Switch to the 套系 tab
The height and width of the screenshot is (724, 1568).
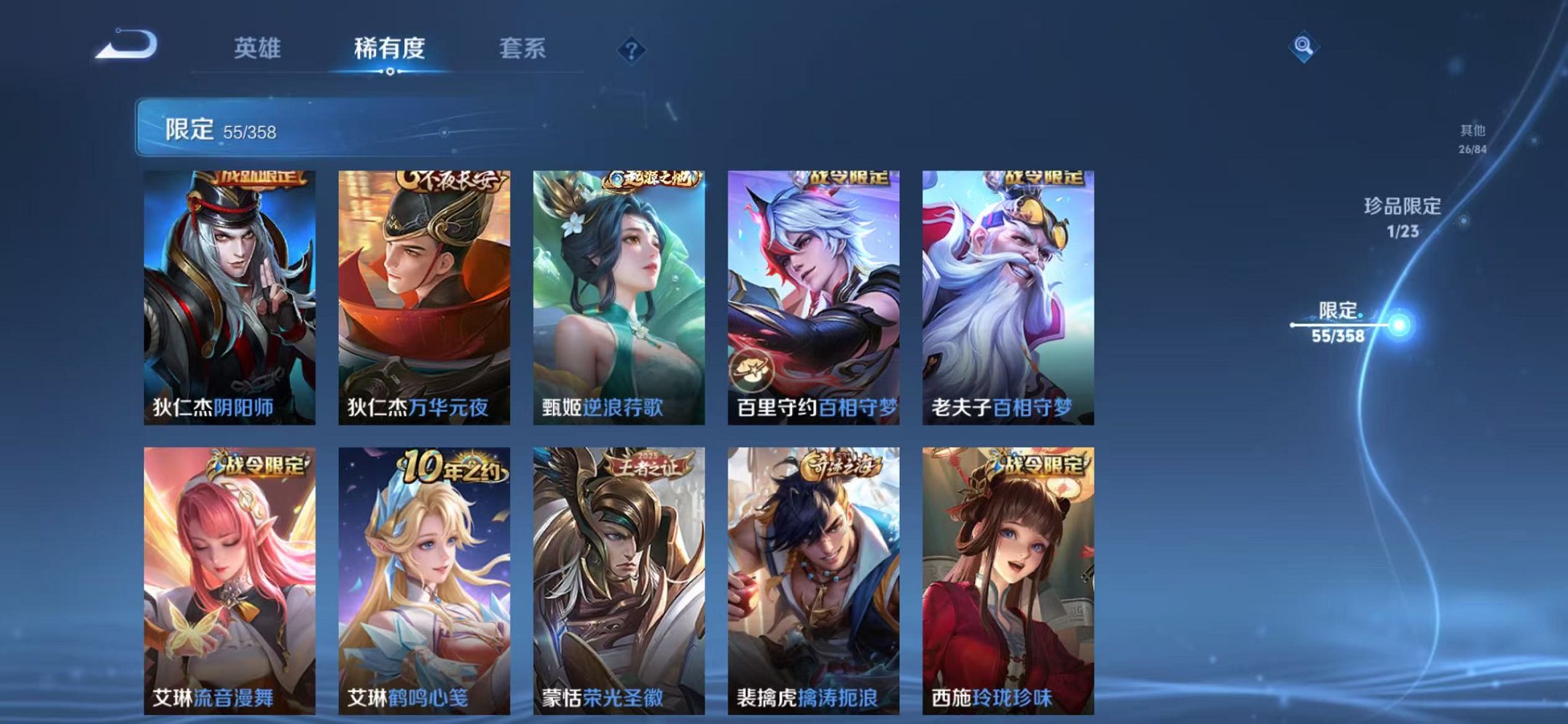tap(522, 46)
